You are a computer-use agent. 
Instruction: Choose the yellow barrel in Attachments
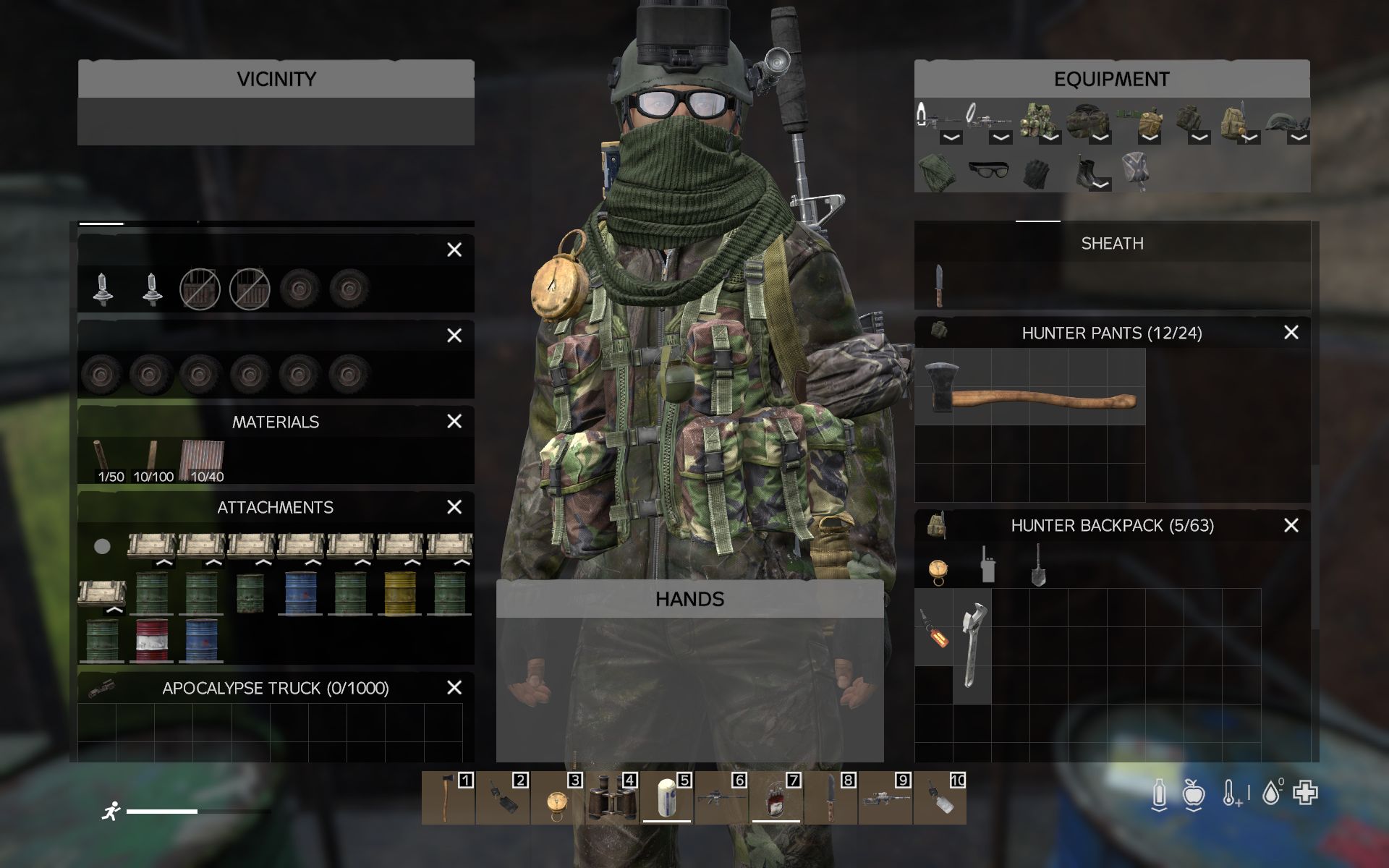400,593
